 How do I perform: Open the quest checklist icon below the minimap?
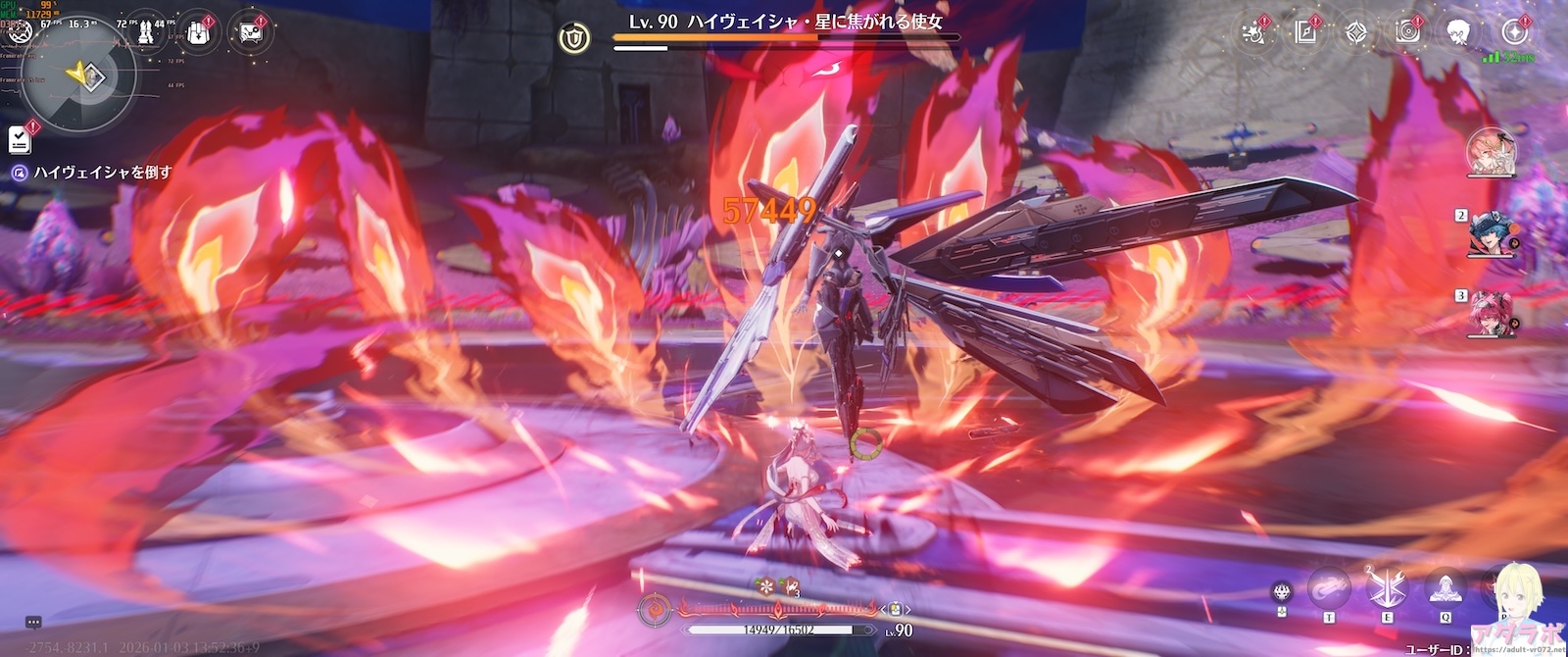[20, 139]
